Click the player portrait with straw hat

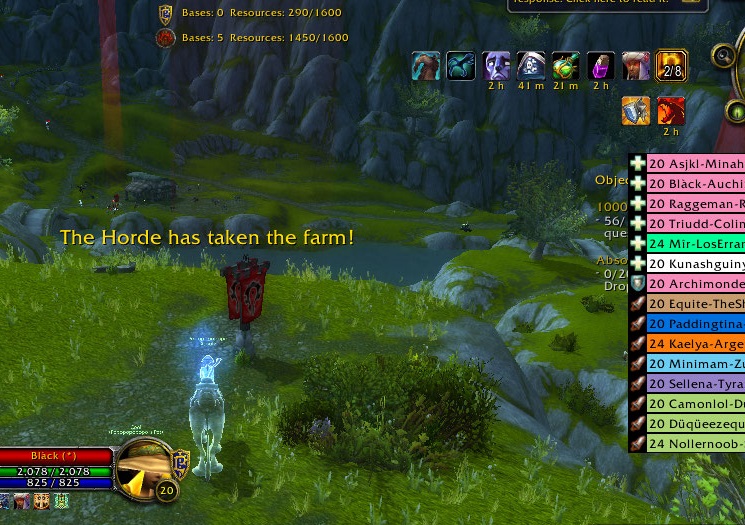[x=144, y=469]
